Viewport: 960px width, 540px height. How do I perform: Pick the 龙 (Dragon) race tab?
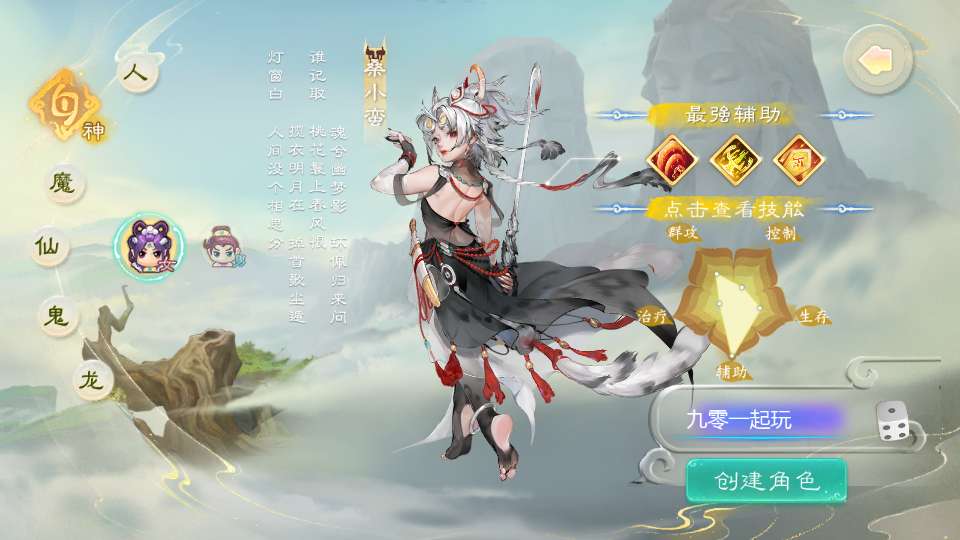pos(94,381)
